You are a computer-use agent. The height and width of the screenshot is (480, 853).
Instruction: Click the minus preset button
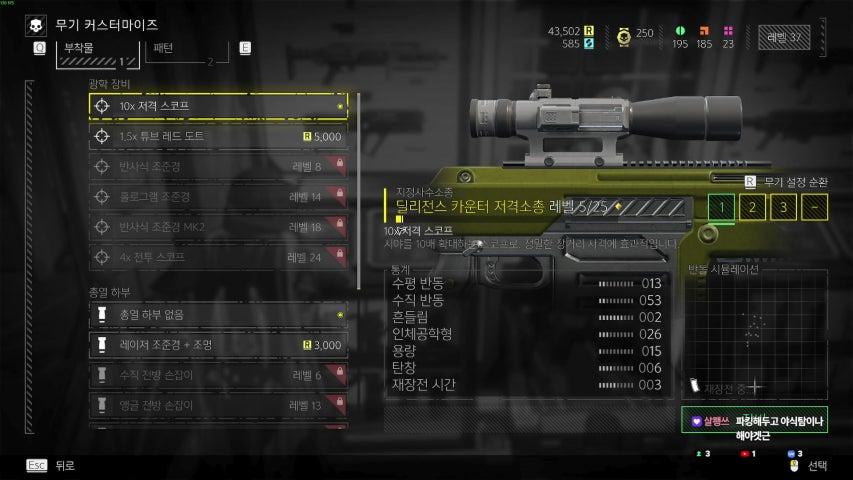tap(815, 208)
